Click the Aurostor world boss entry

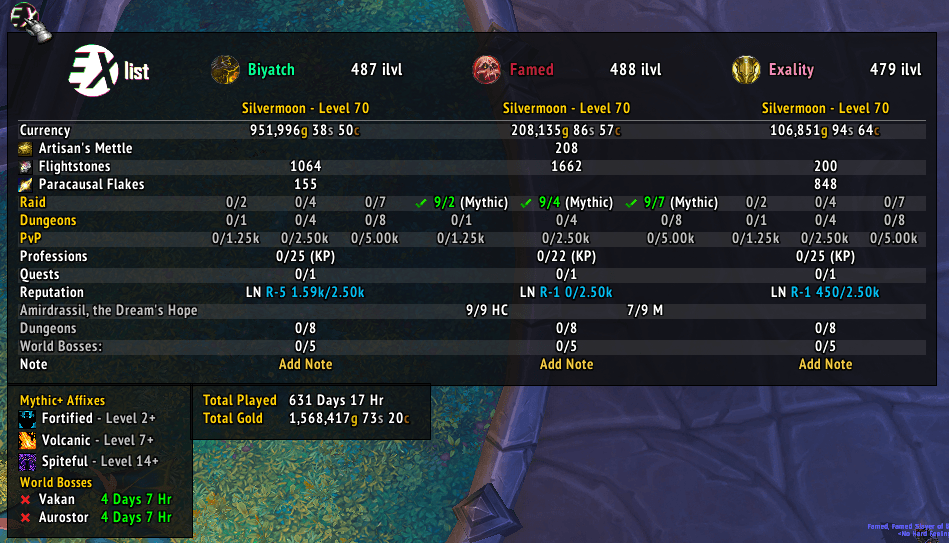coord(62,517)
